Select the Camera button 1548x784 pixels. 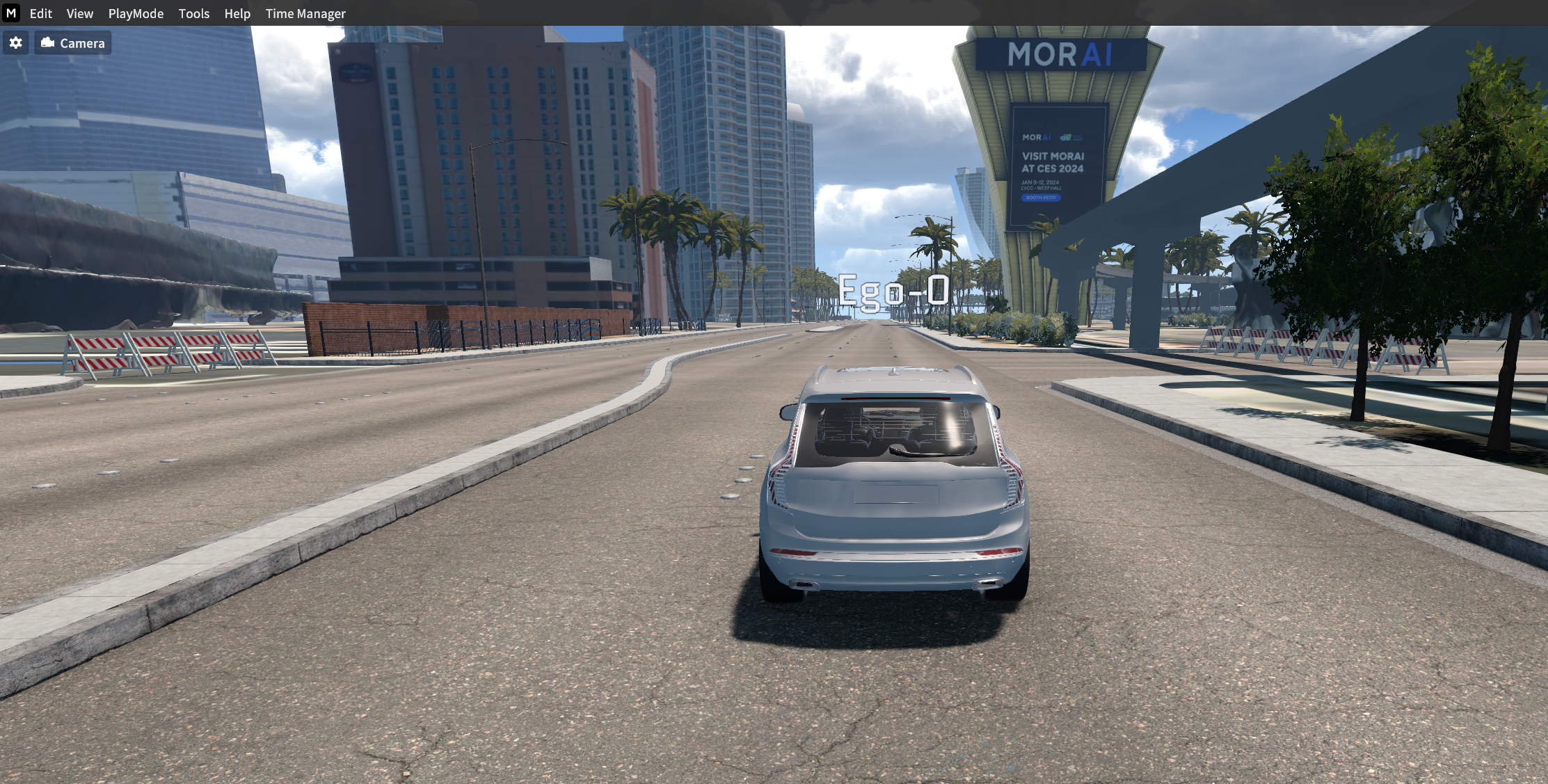pos(73,43)
